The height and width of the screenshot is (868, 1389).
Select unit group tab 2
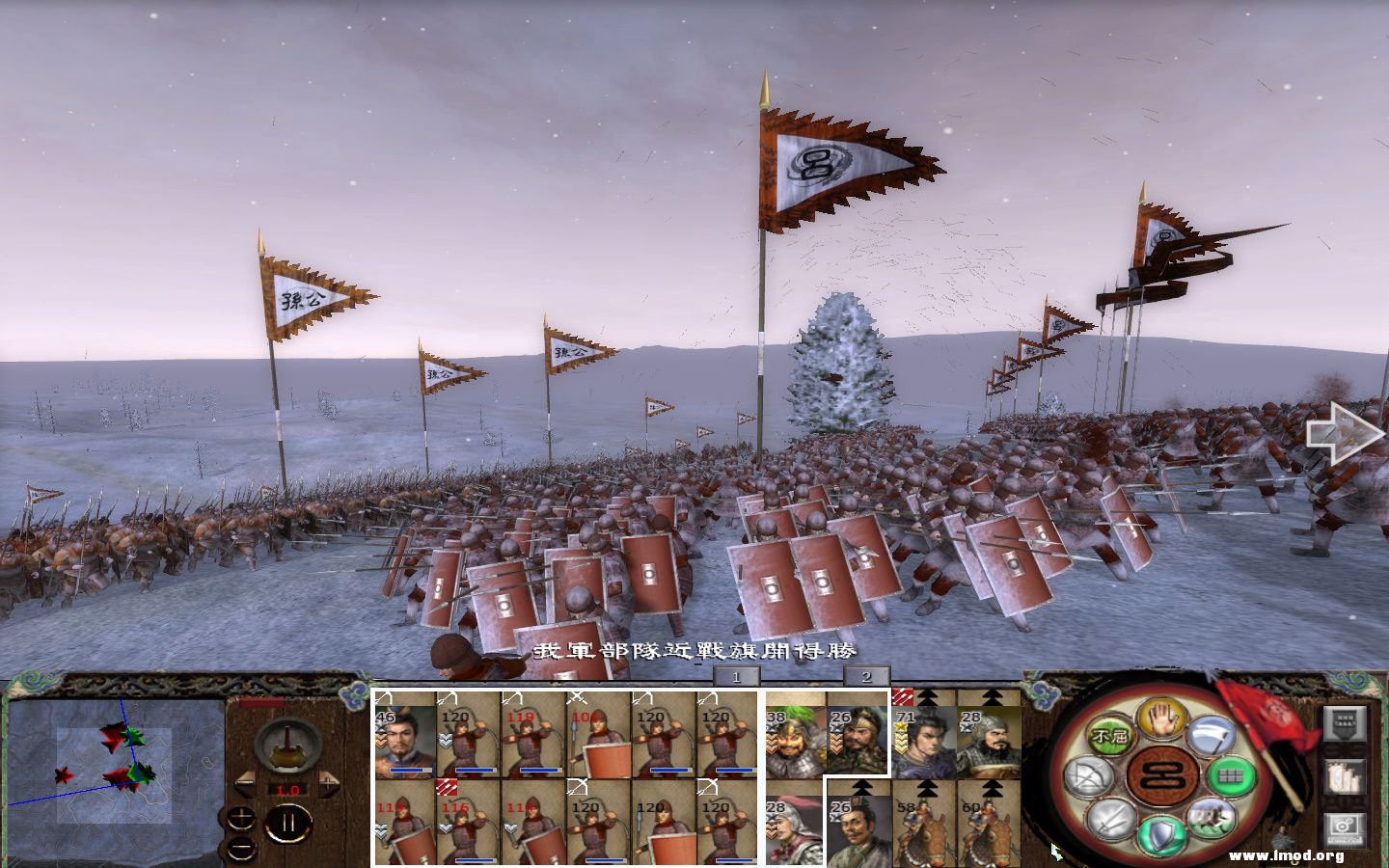[865, 677]
